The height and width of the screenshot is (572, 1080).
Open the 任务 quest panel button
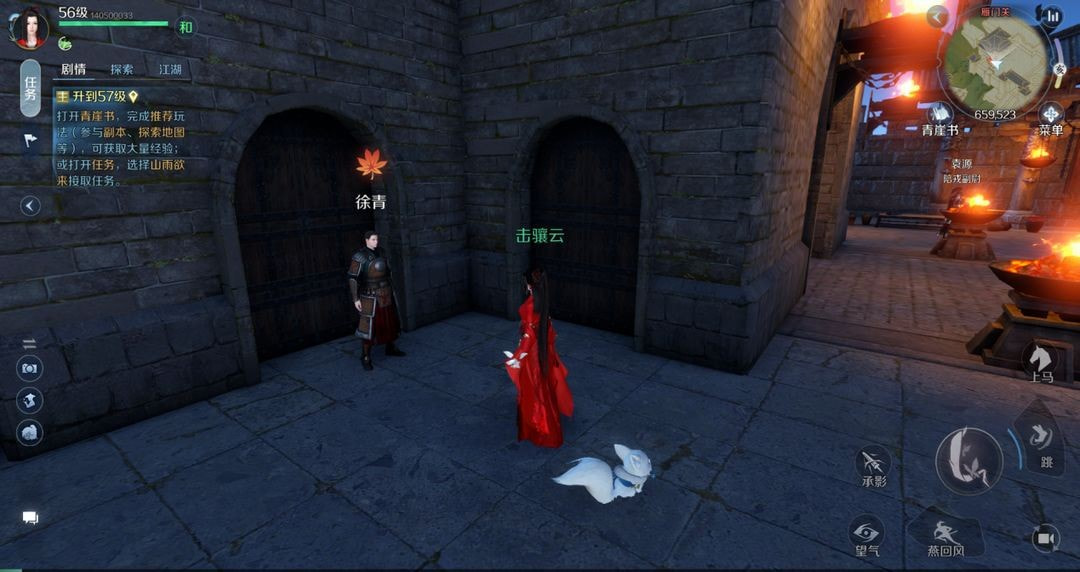31,89
